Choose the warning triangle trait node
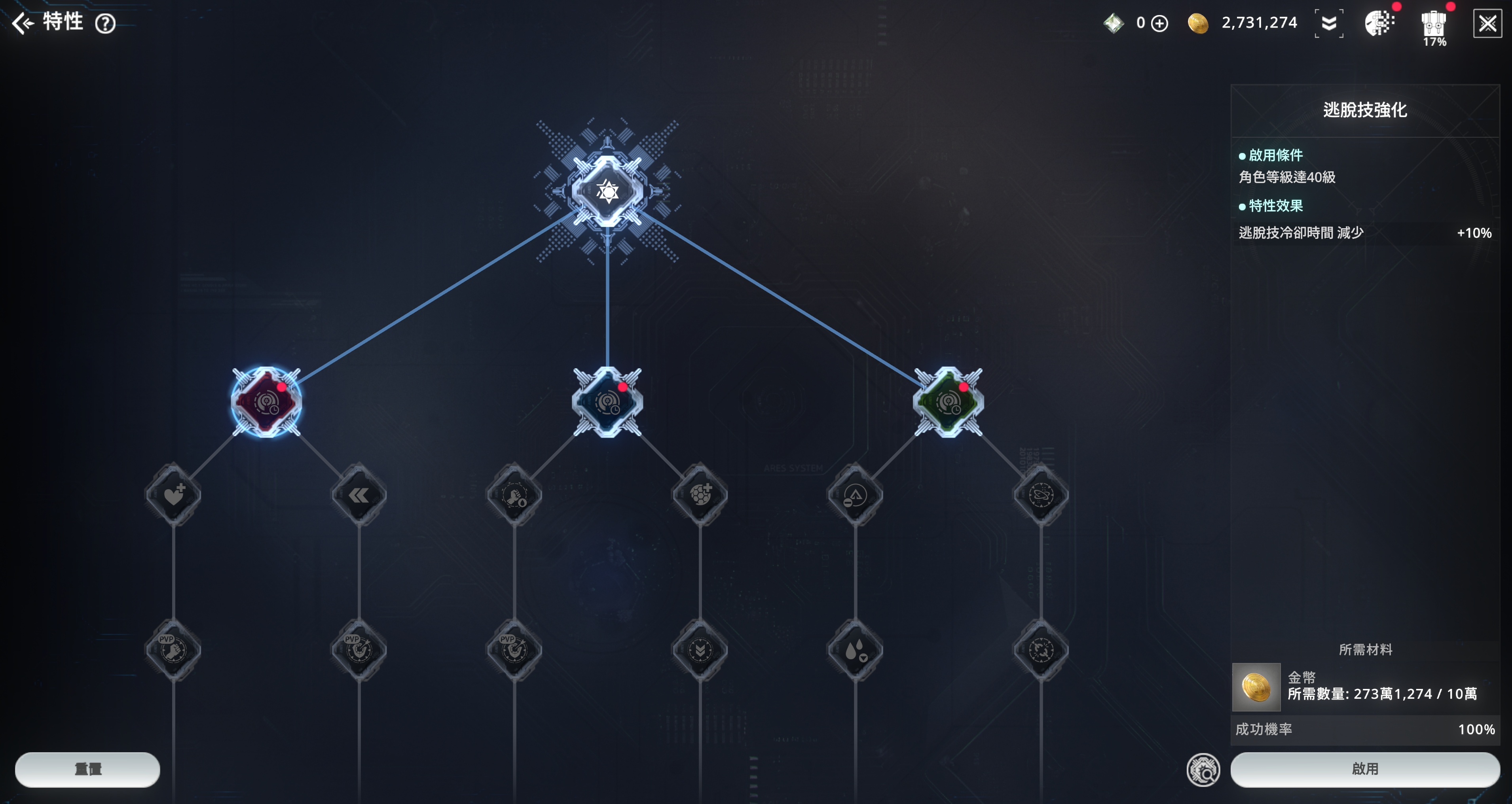 click(855, 496)
